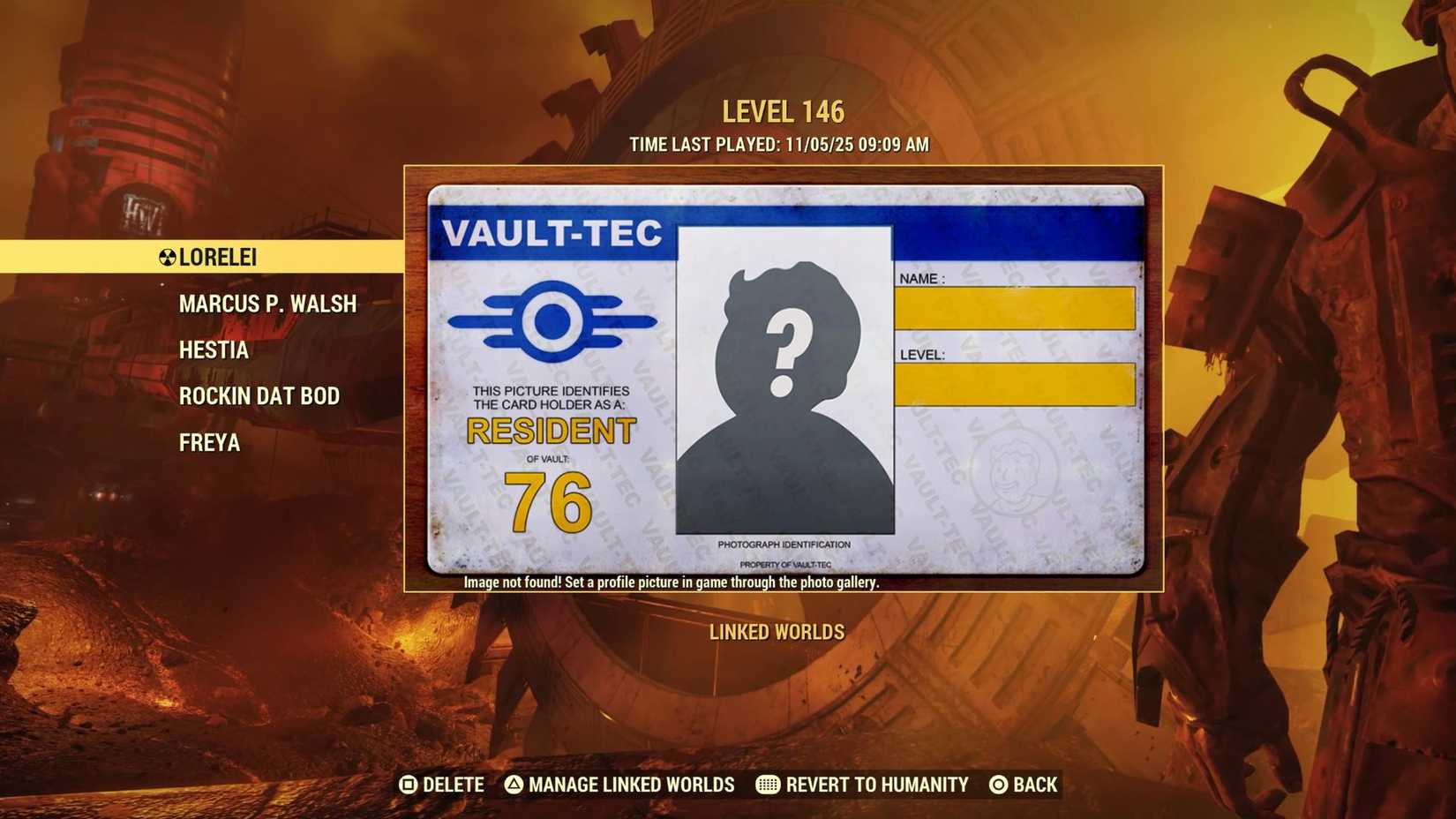1456x819 pixels.
Task: Click the Image not found warning message
Action: tap(673, 582)
